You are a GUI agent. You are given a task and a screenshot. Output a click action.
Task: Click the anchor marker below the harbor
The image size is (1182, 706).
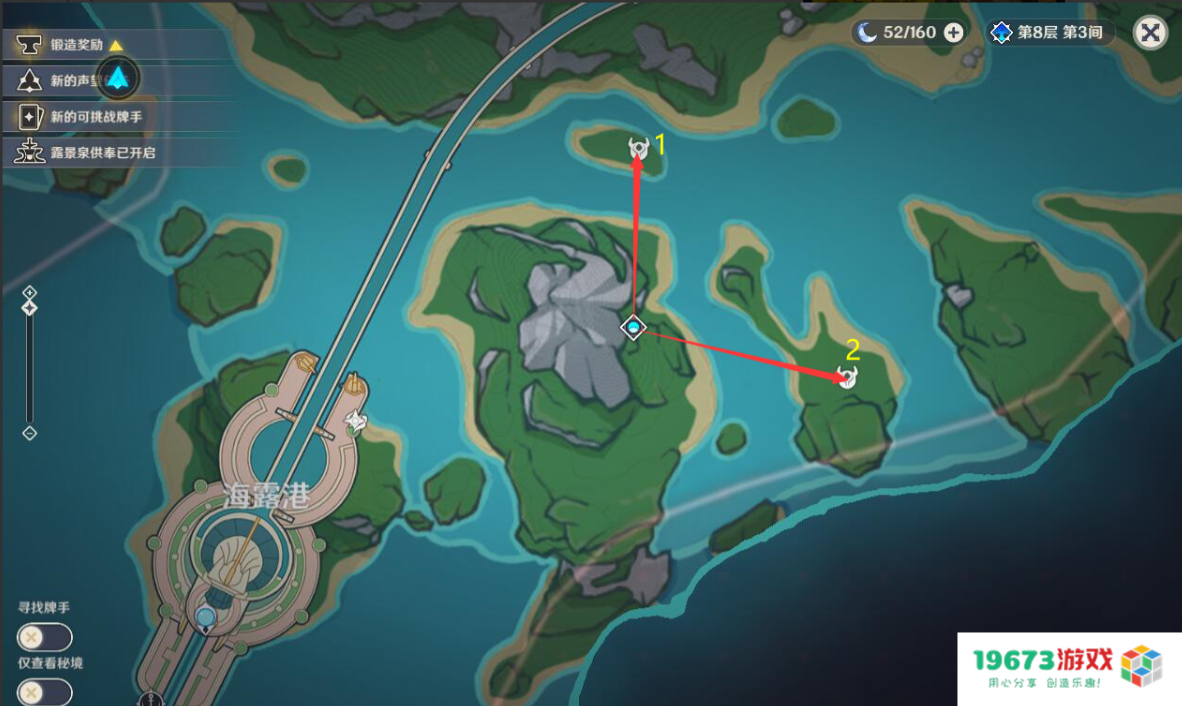[x=152, y=699]
